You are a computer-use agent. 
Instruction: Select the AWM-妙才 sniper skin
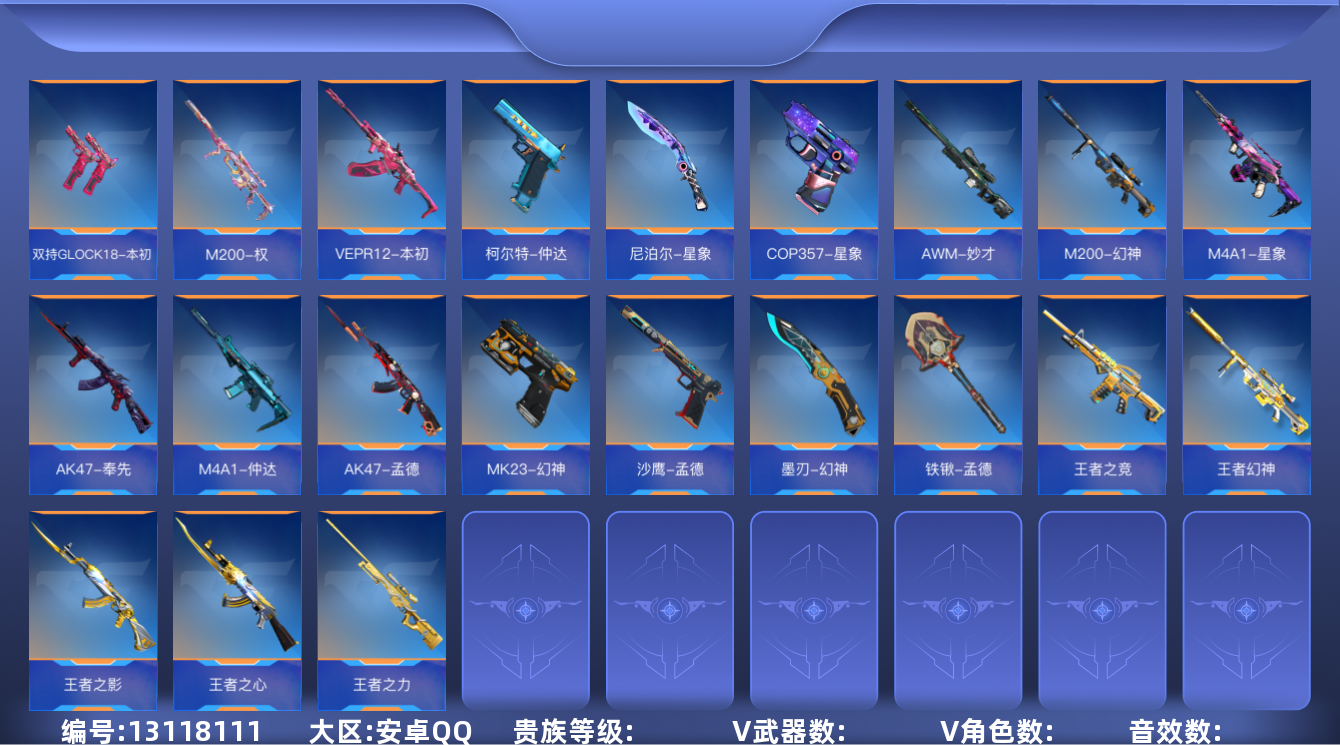pyautogui.click(x=958, y=175)
